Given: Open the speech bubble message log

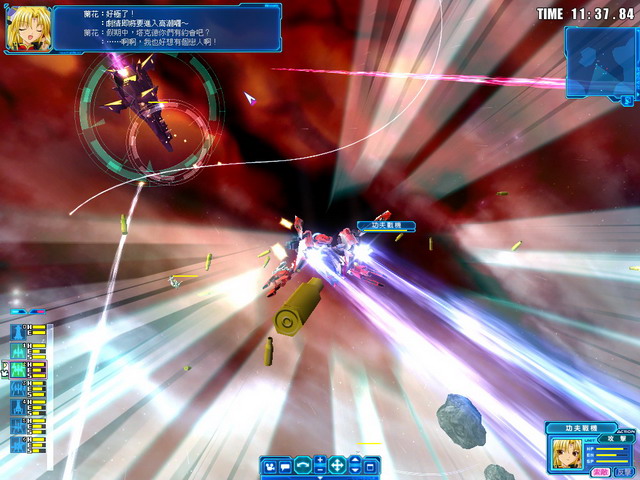Looking at the screenshot, I should (x=285, y=465).
